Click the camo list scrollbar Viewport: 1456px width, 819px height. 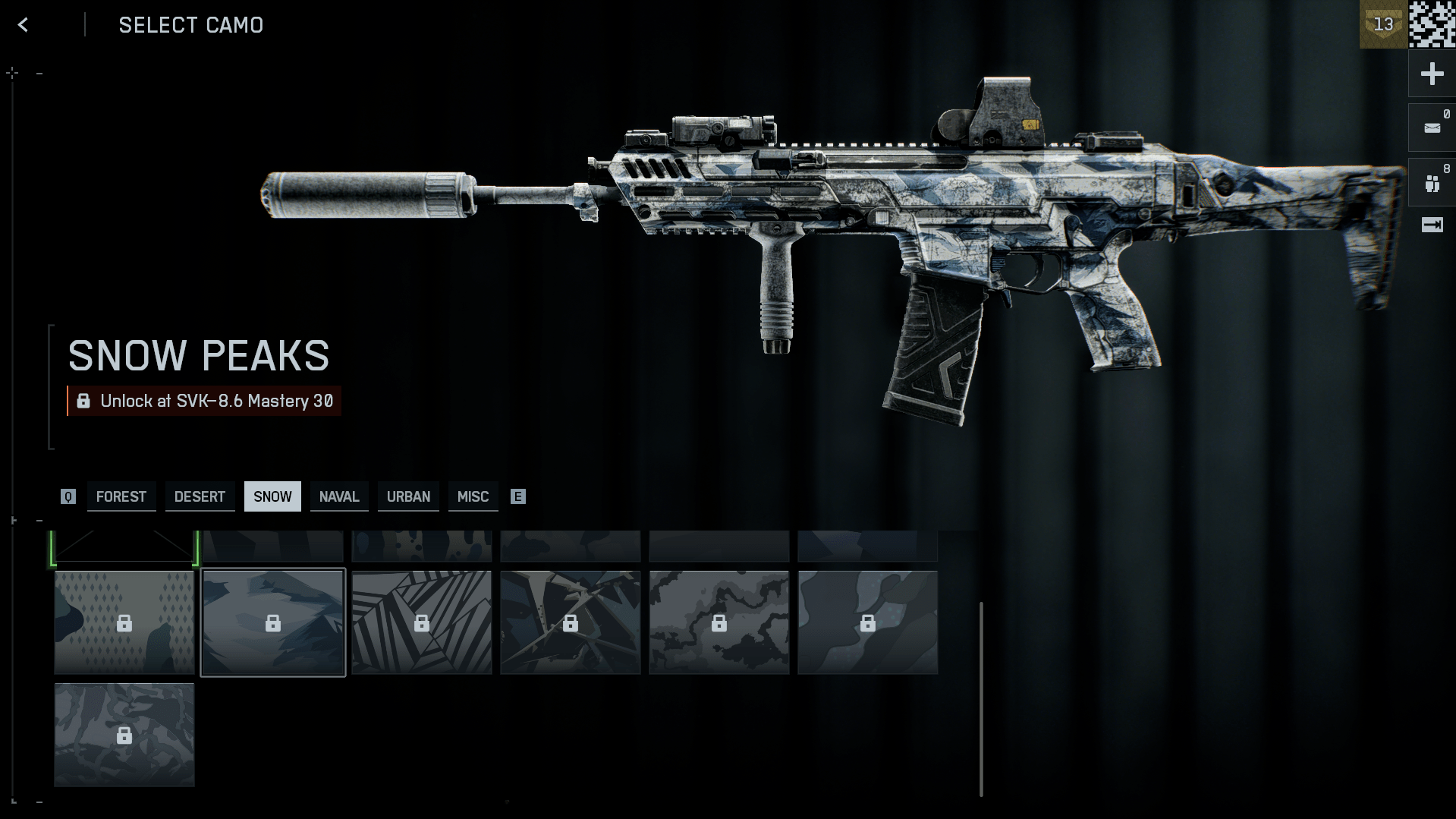(981, 698)
